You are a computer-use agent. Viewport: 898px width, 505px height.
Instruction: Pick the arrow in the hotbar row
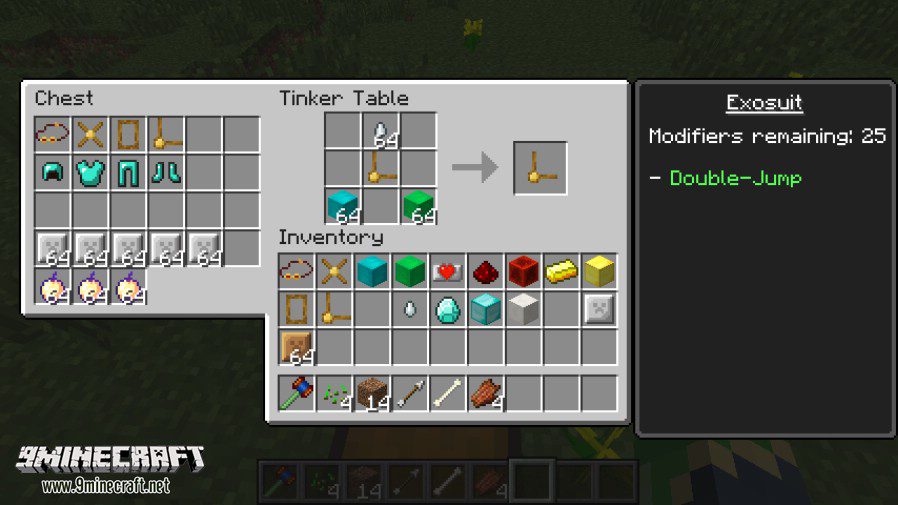click(x=410, y=394)
